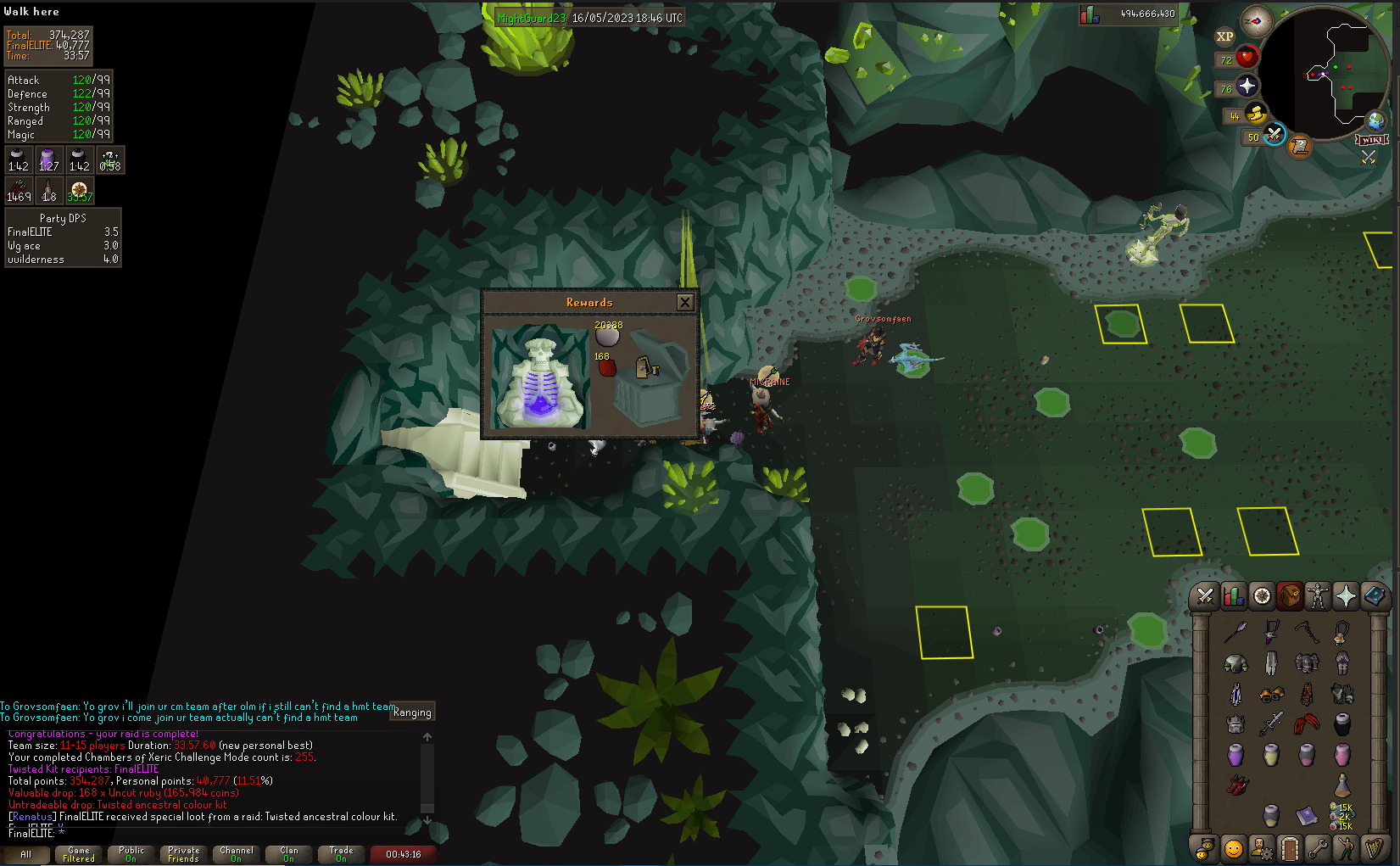This screenshot has height=866, width=1400.
Task: Close the Rewards window
Action: coord(685,302)
